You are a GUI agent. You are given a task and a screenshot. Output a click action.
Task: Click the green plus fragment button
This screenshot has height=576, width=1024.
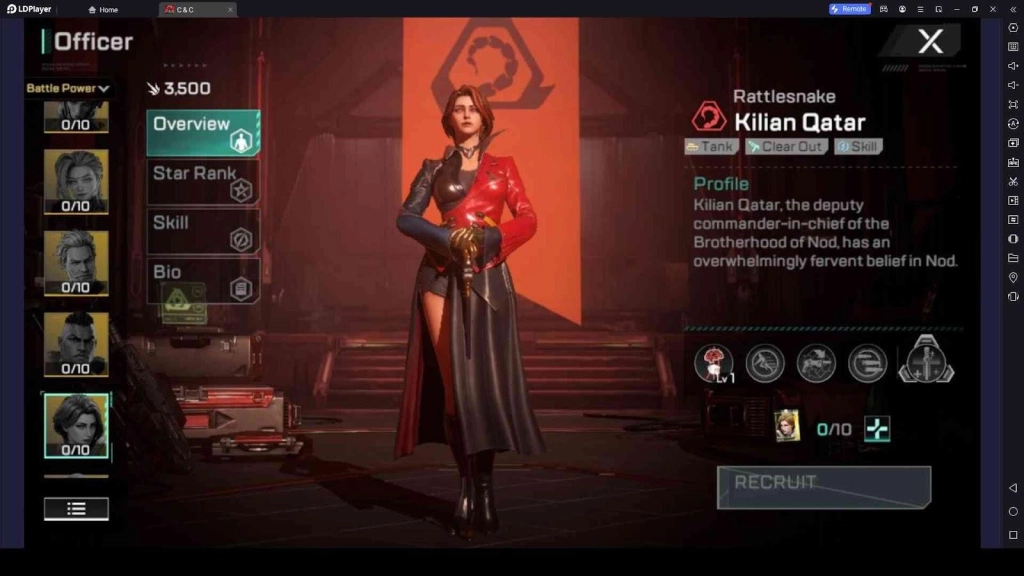pyautogui.click(x=877, y=429)
